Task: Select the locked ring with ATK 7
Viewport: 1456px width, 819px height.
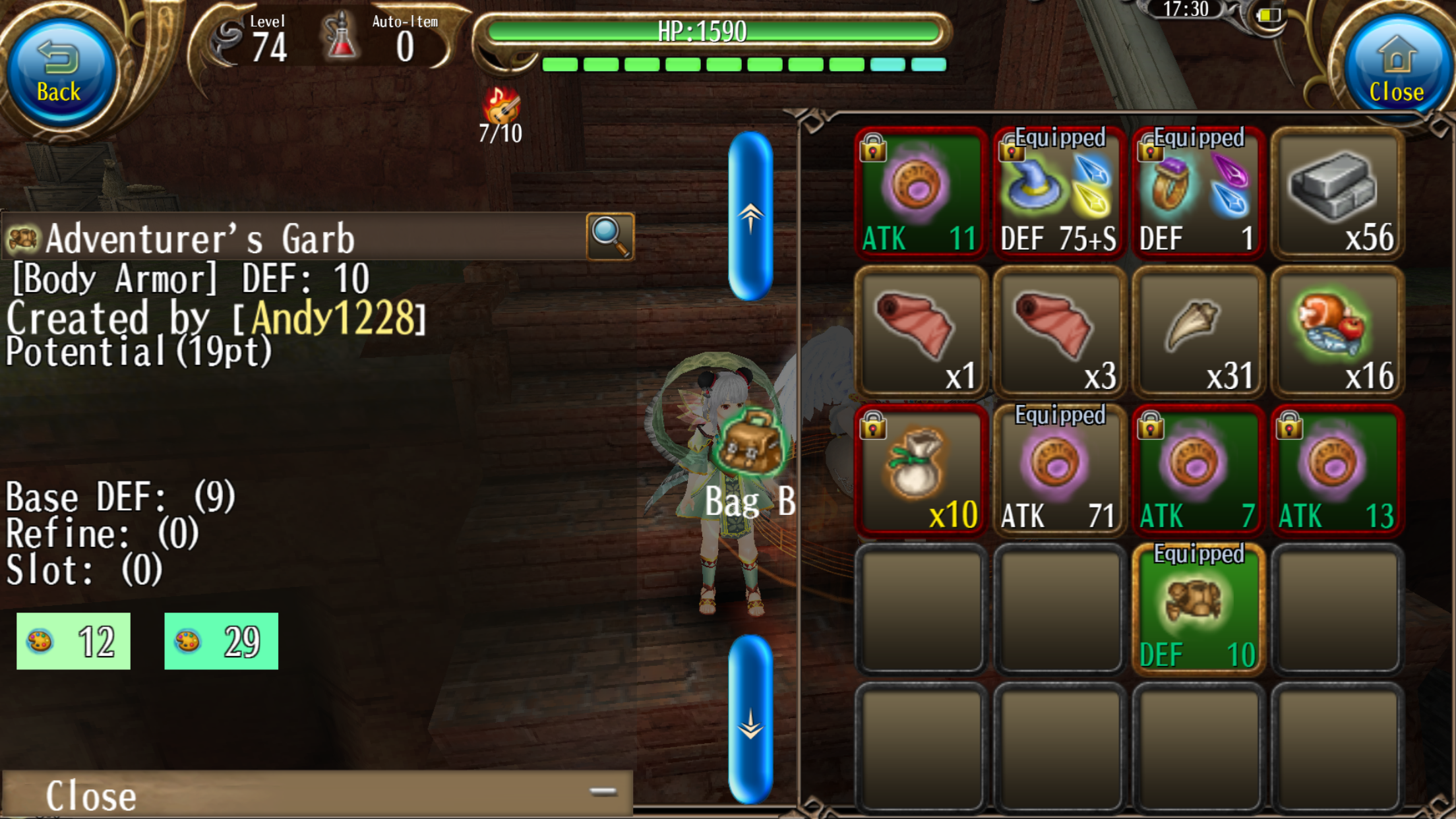Action: point(1198,471)
